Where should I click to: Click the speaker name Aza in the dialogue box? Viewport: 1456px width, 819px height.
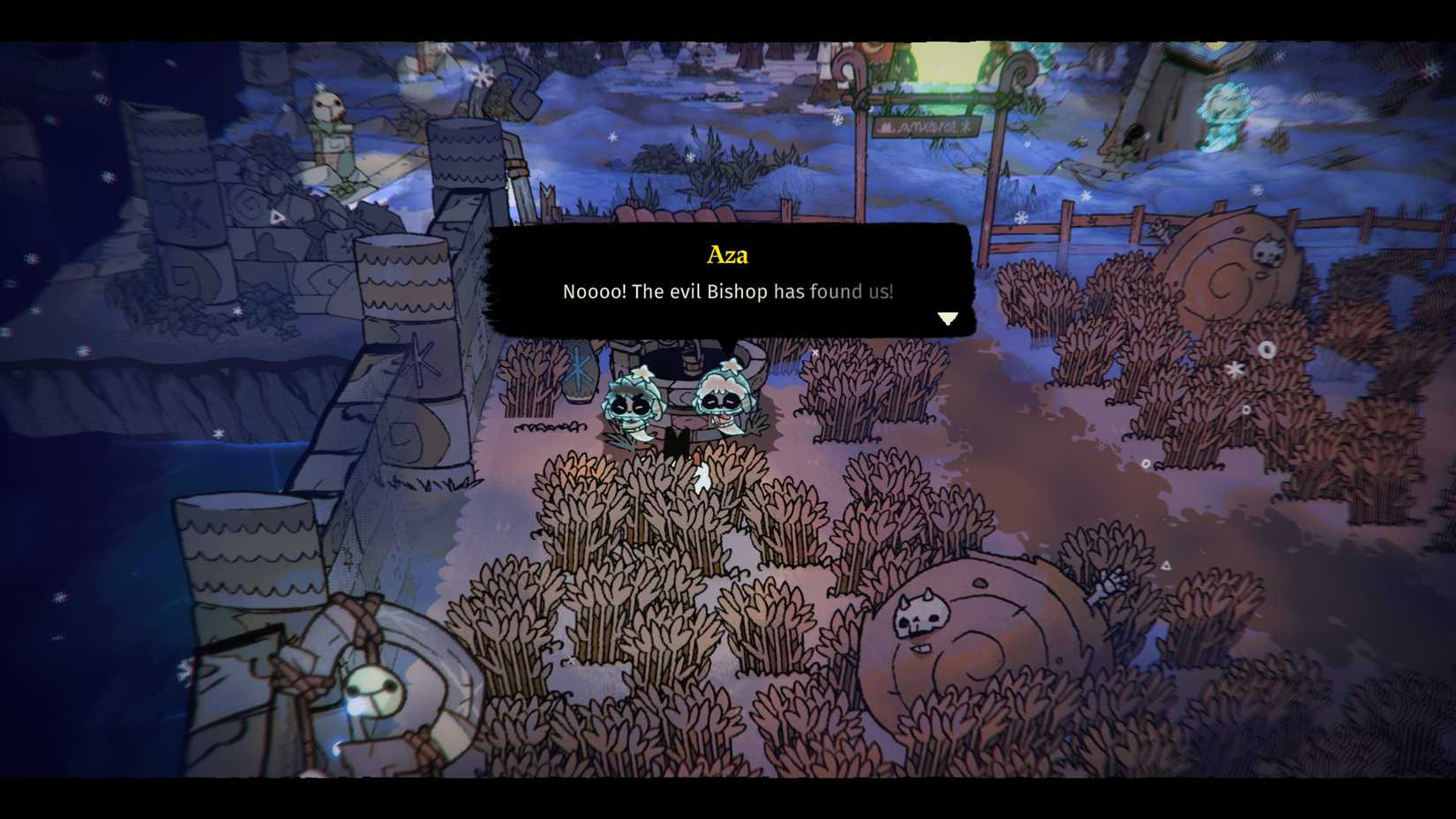point(727,254)
